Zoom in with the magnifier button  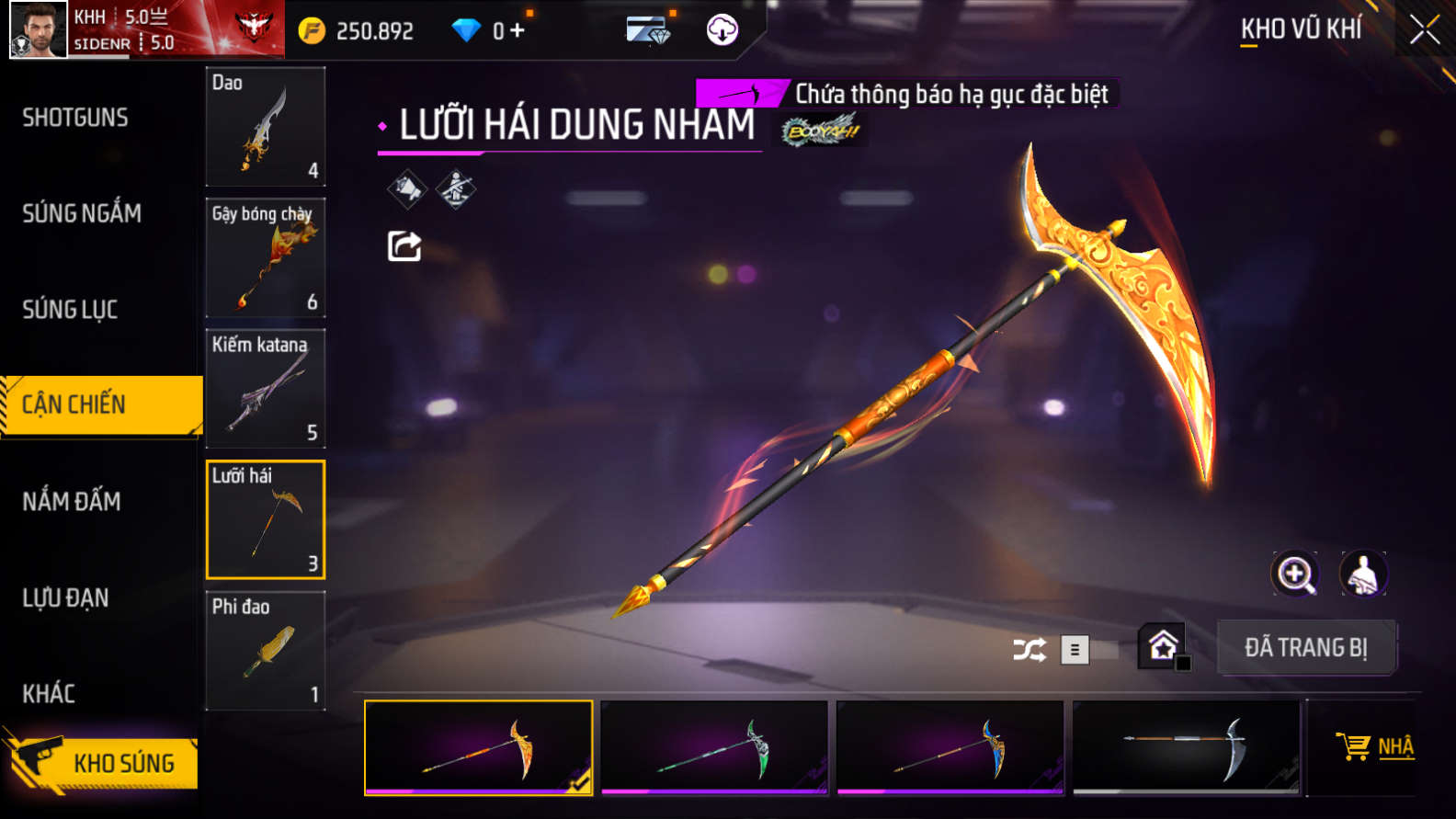[x=1295, y=574]
